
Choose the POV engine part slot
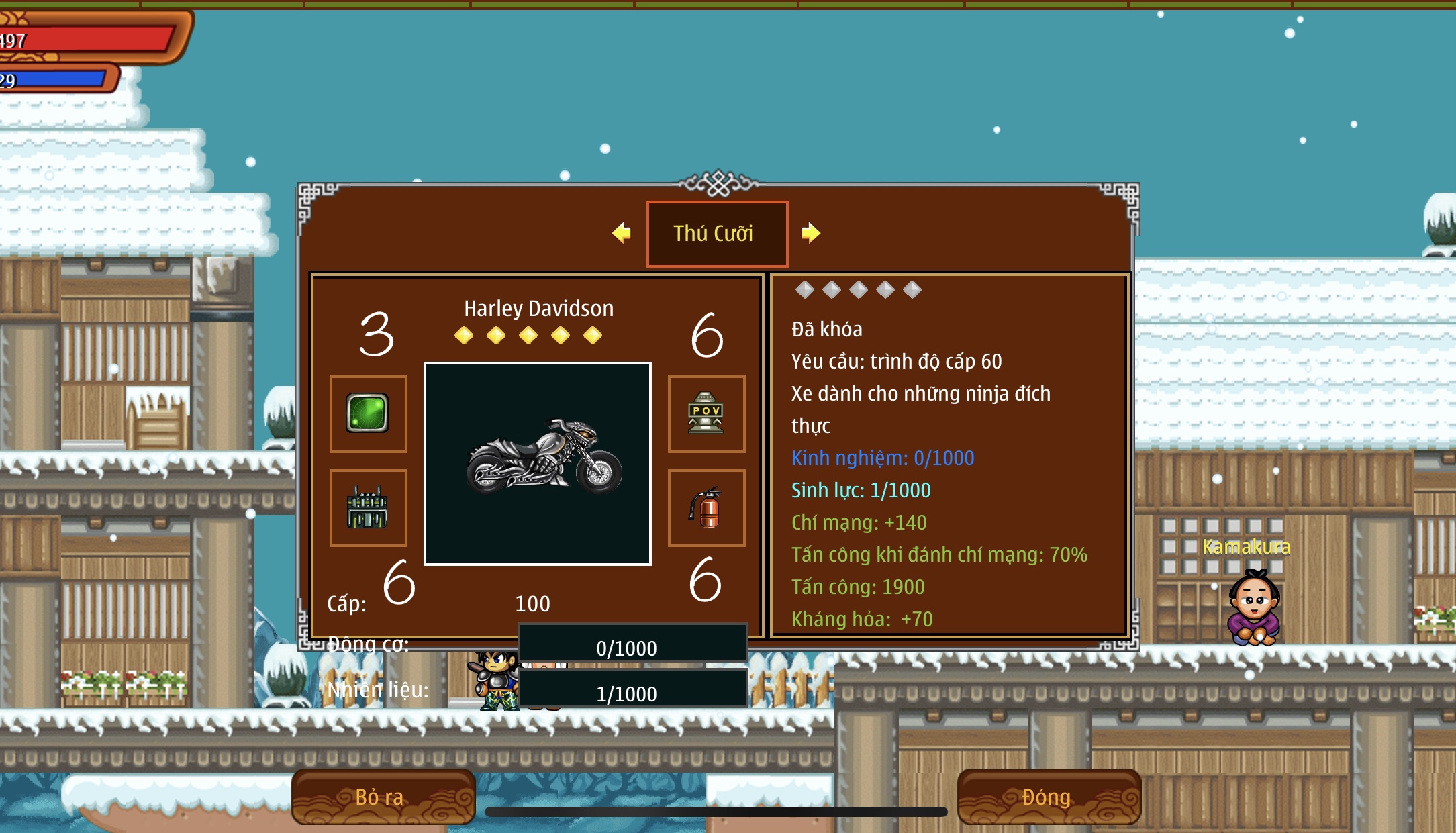pyautogui.click(x=706, y=413)
